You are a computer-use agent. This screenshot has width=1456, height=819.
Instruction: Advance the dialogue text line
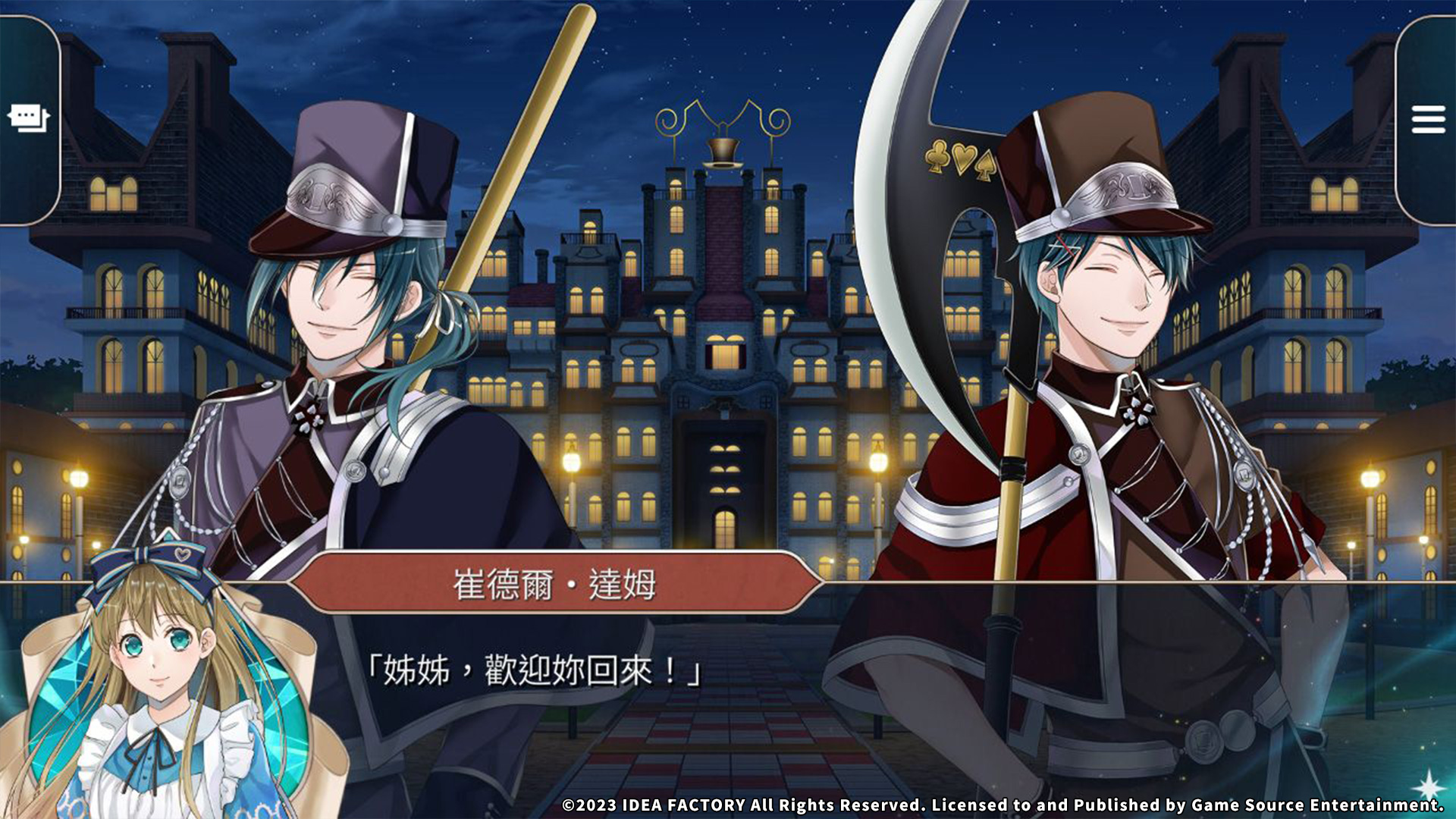534,671
